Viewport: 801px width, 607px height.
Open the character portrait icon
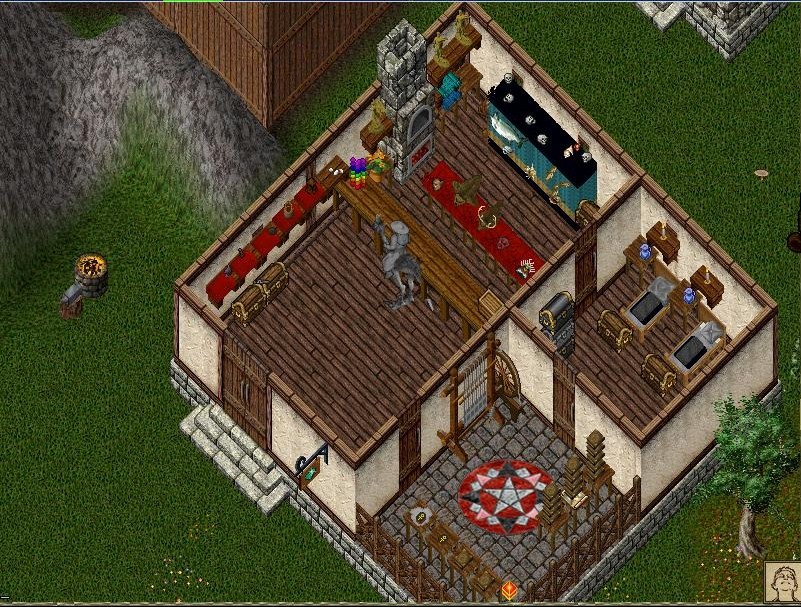(782, 583)
